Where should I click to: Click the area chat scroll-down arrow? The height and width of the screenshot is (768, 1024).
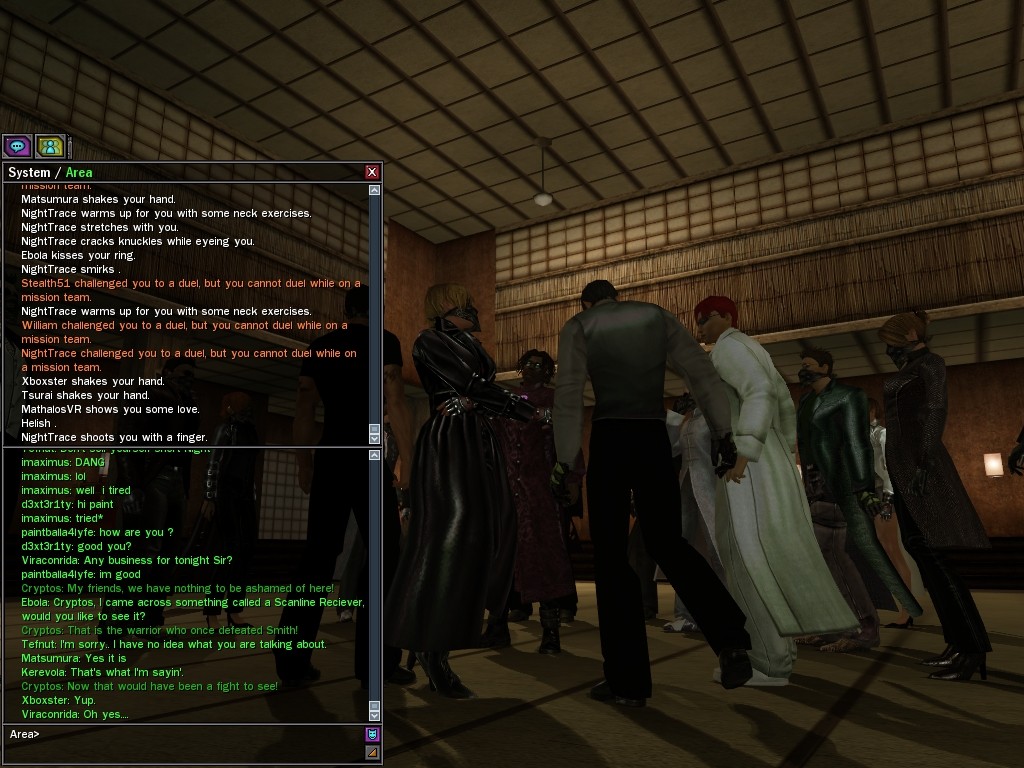pos(375,715)
